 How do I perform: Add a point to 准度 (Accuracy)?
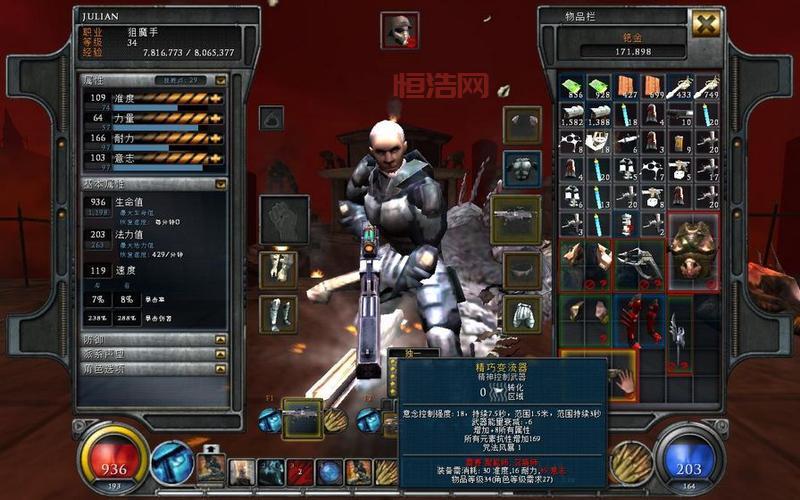tap(215, 98)
